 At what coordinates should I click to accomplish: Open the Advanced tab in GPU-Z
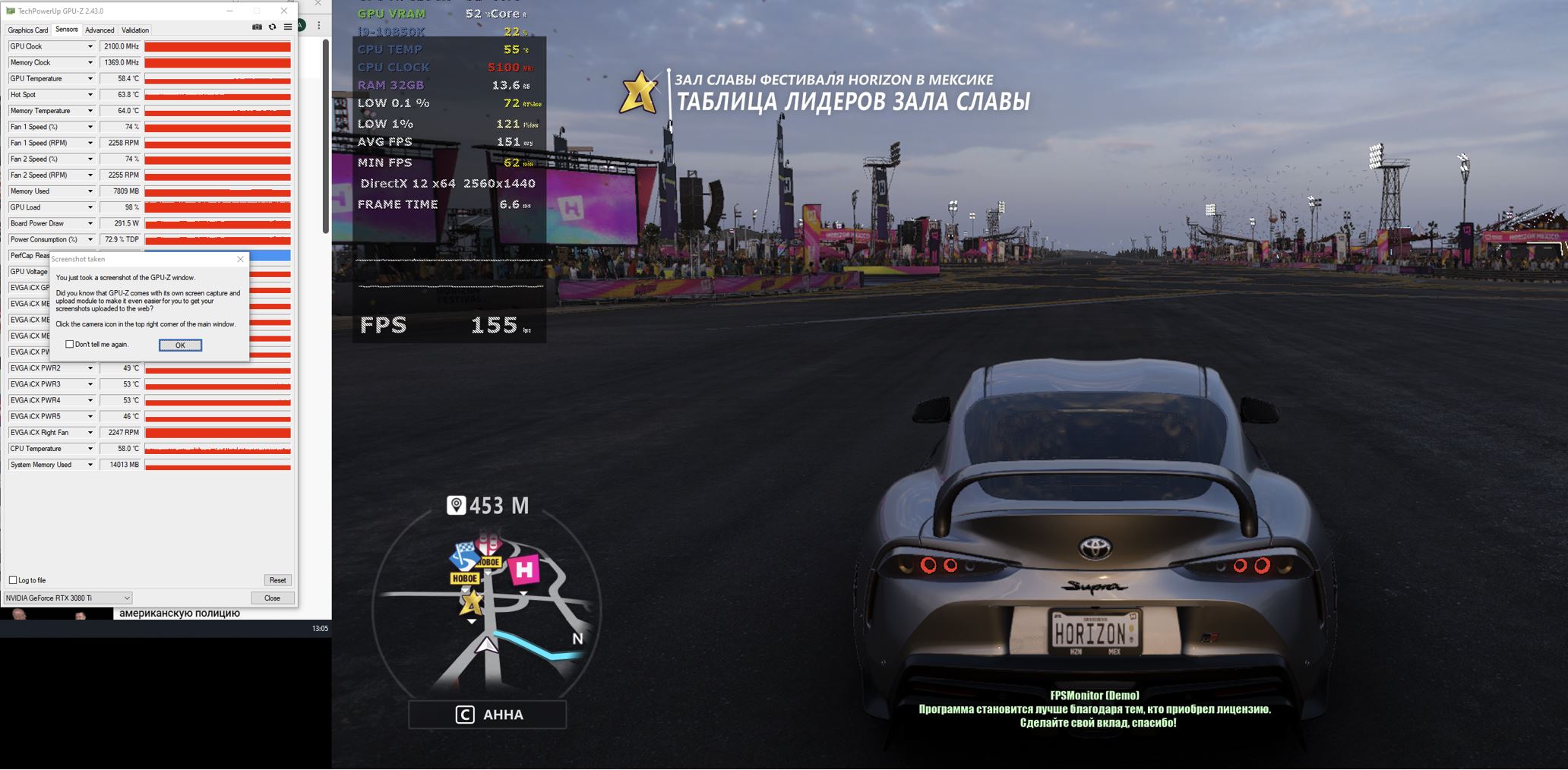(100, 30)
